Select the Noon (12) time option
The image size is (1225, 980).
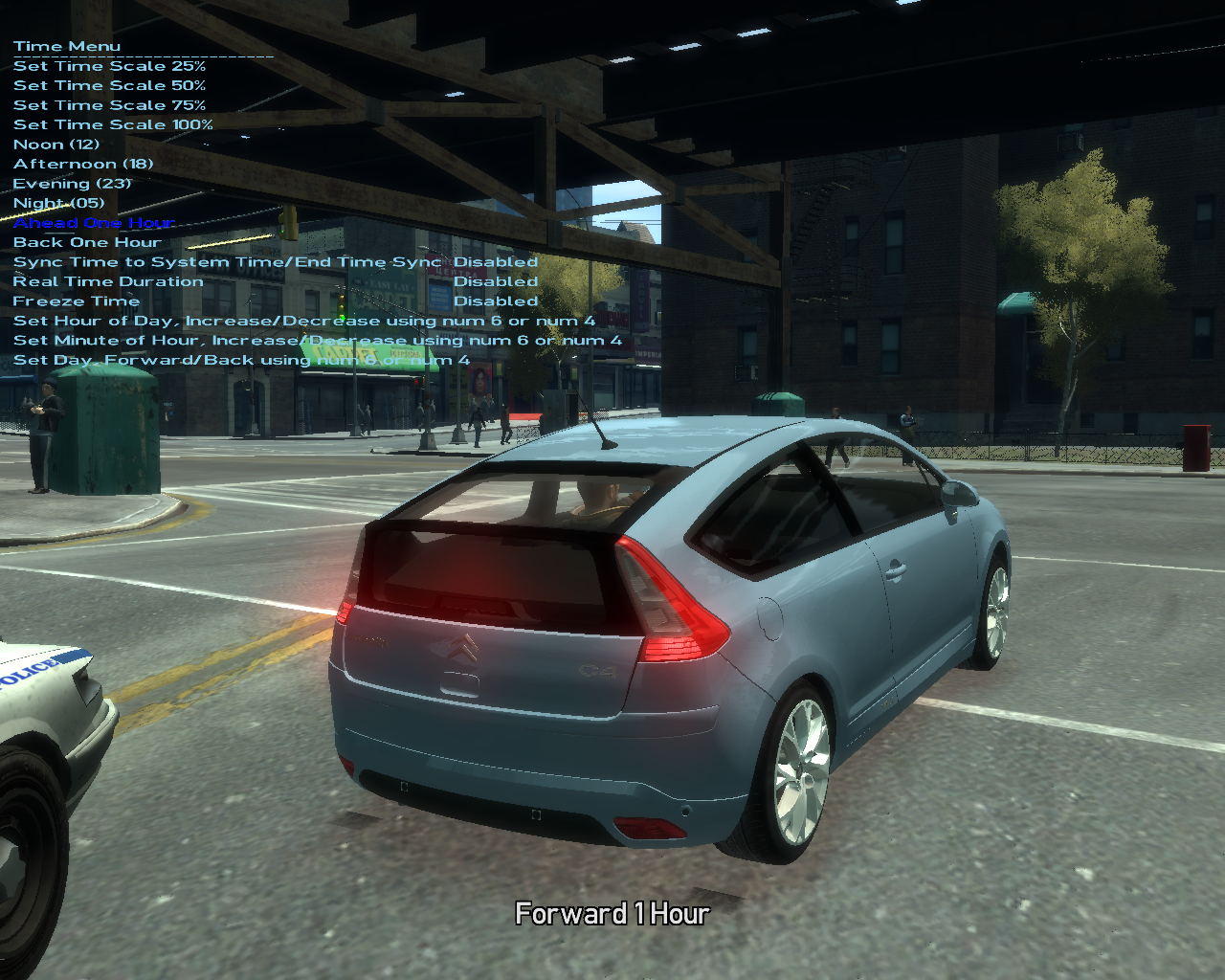[x=56, y=145]
